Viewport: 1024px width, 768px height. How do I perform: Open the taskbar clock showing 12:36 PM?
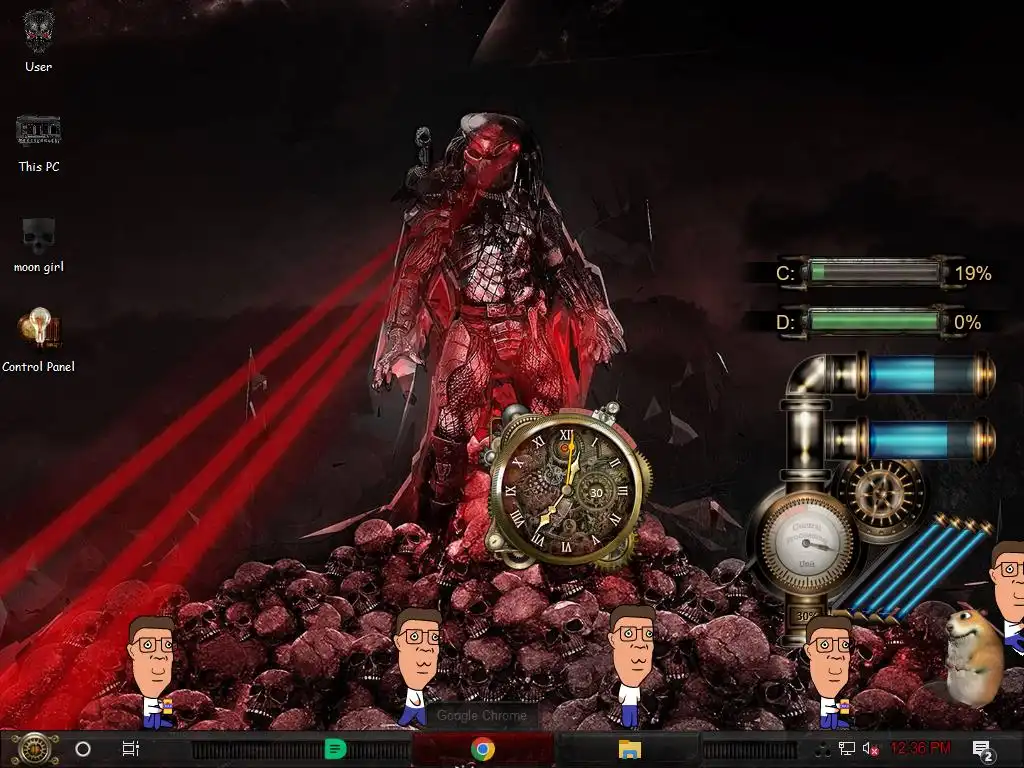pos(920,748)
